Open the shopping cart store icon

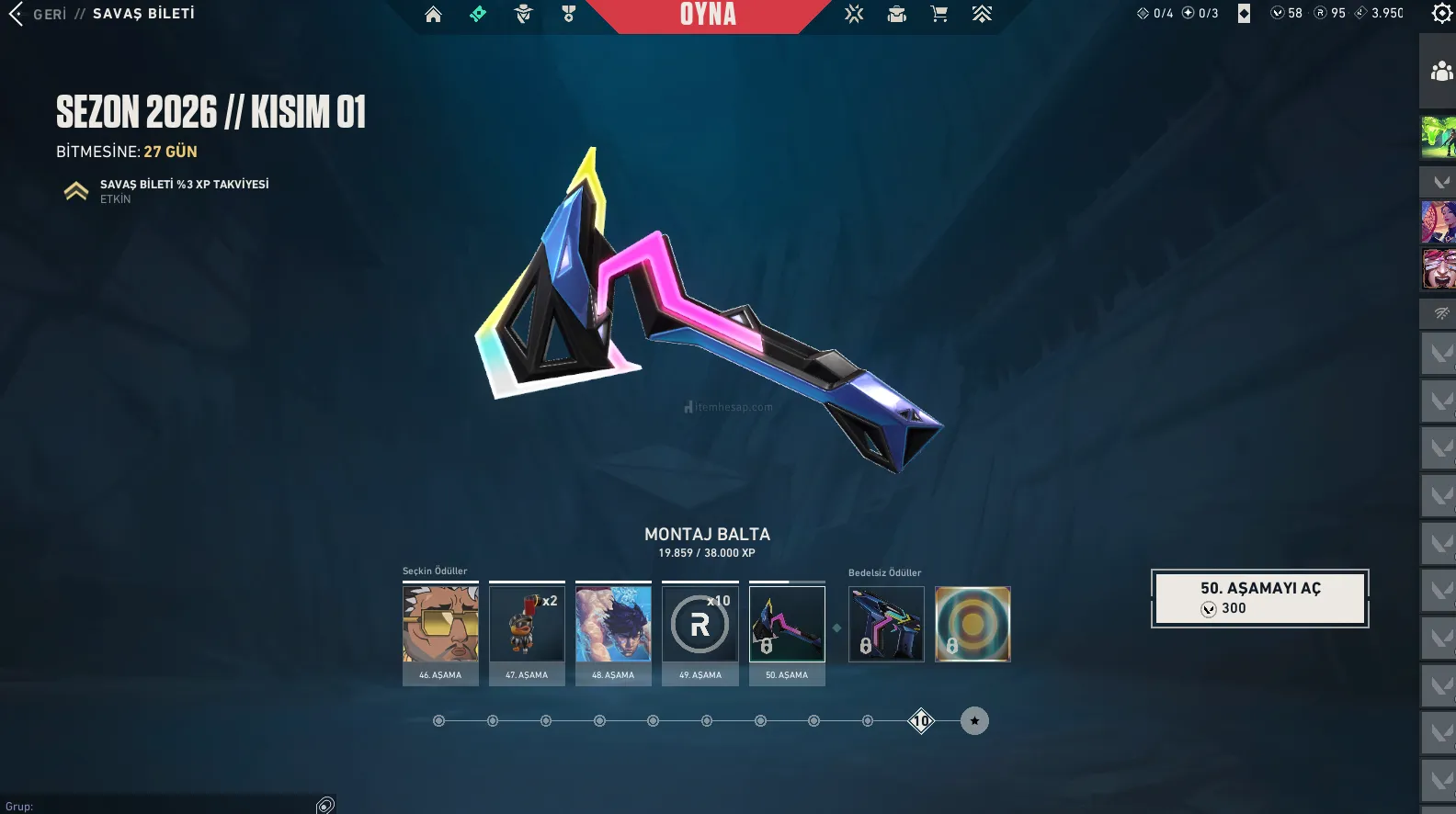[938, 15]
